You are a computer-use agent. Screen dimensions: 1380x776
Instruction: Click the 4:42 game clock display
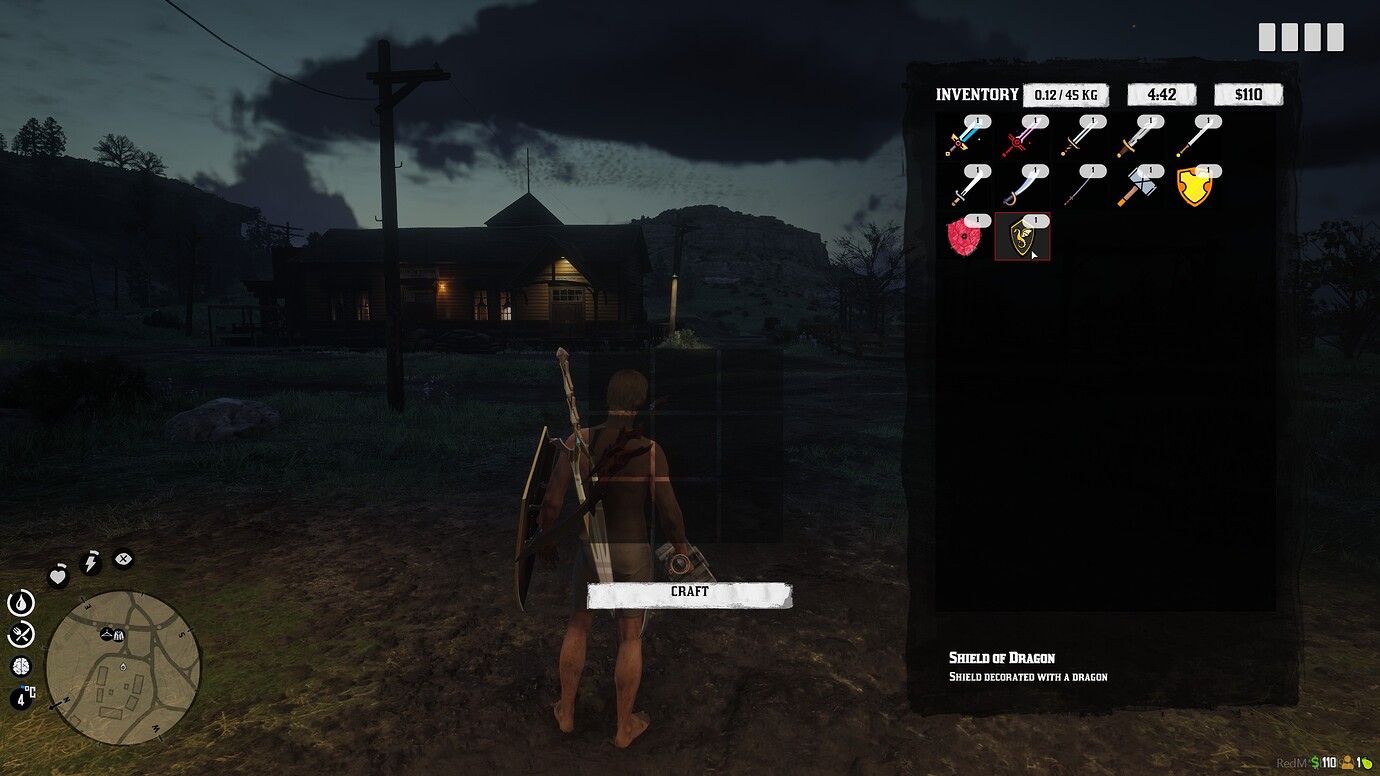click(1161, 93)
